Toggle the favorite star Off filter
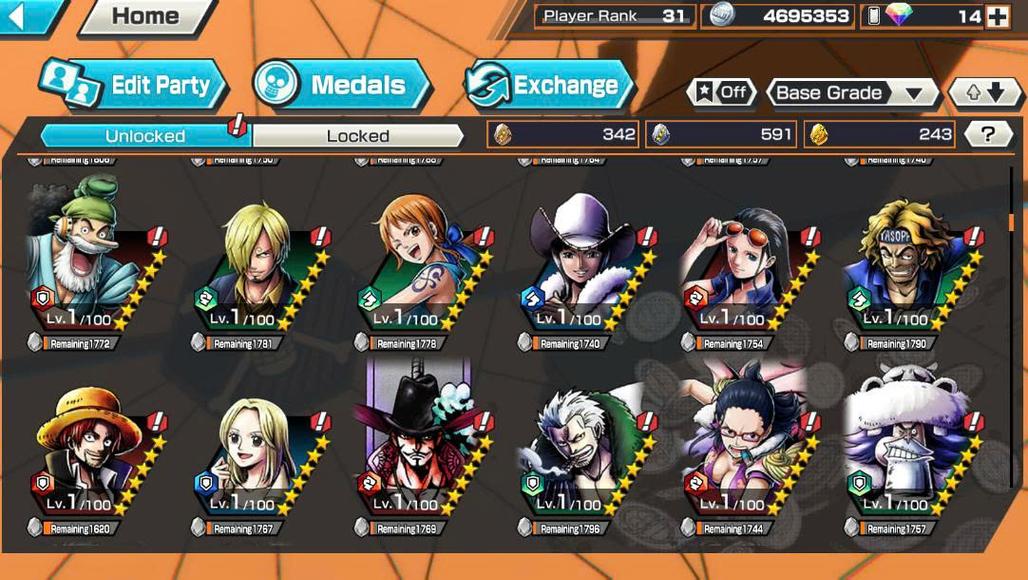Image resolution: width=1028 pixels, height=580 pixels. pos(721,93)
